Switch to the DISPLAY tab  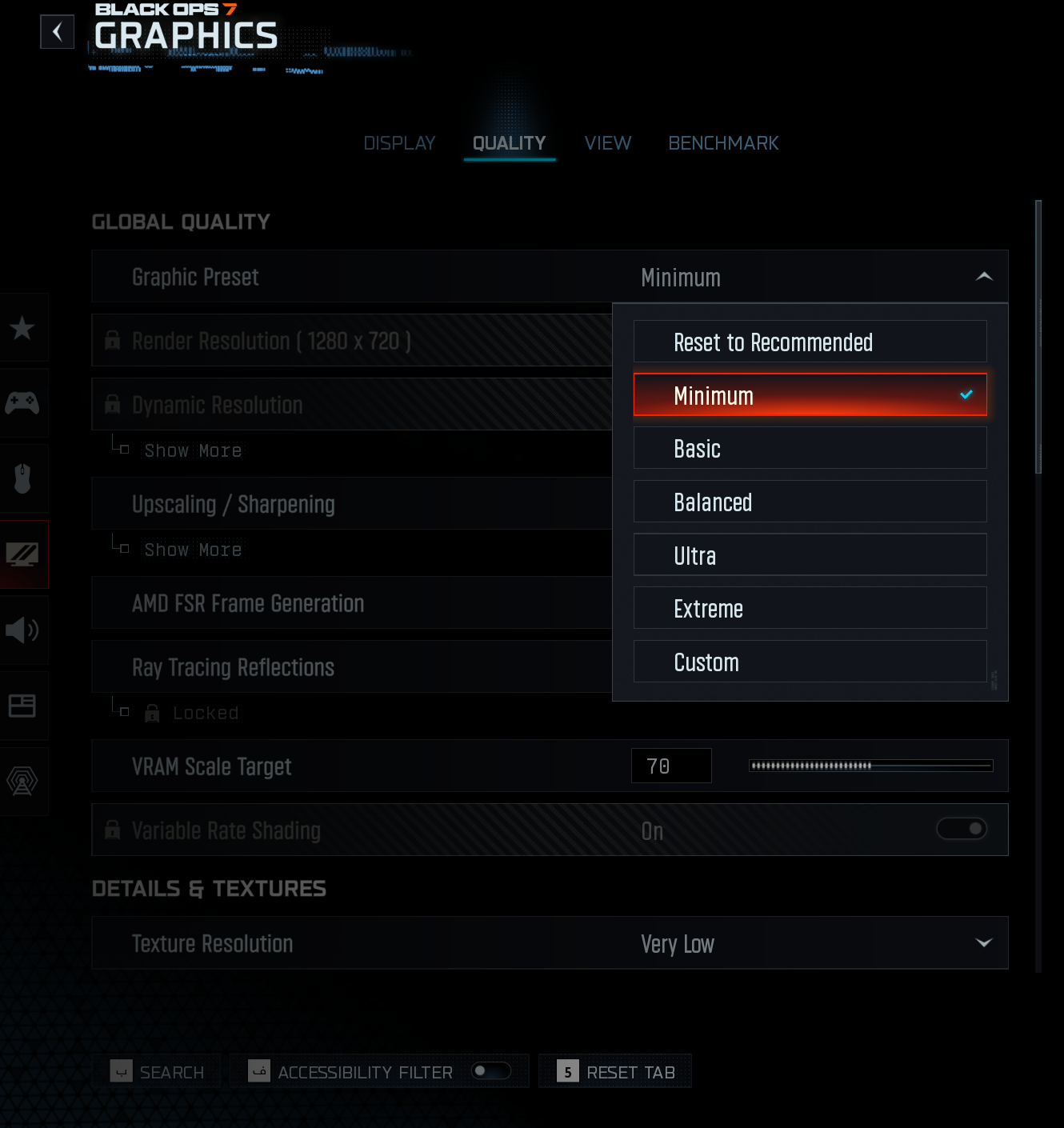coord(399,142)
